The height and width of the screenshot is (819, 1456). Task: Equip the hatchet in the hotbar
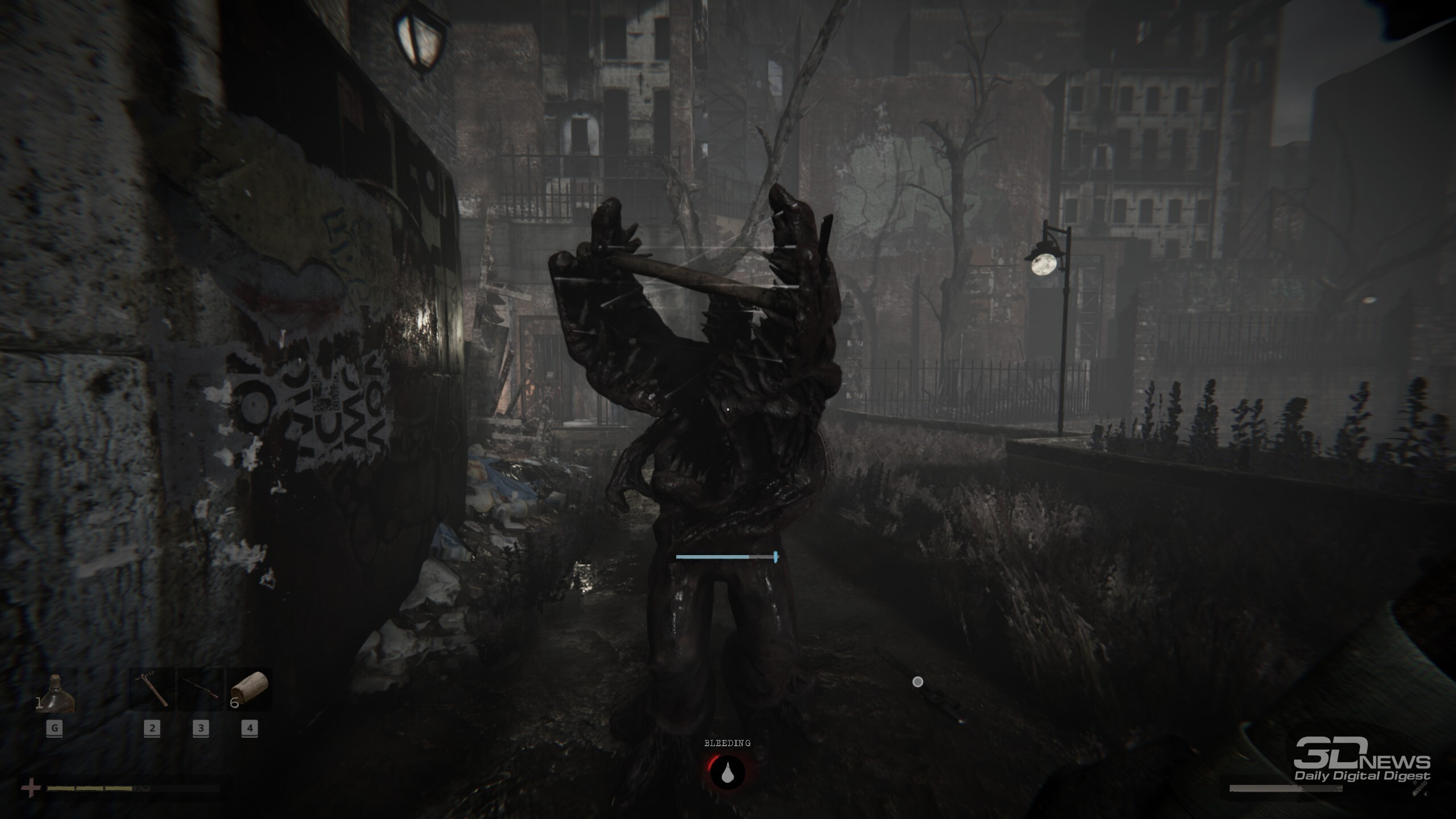click(x=152, y=689)
